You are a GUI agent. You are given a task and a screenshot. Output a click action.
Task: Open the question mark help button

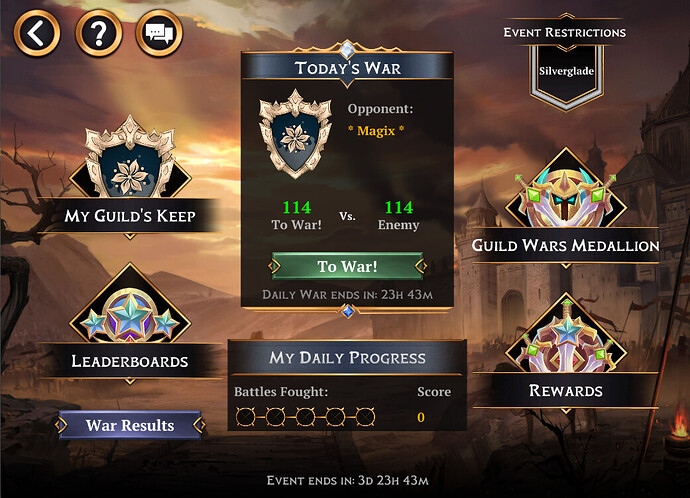click(98, 34)
